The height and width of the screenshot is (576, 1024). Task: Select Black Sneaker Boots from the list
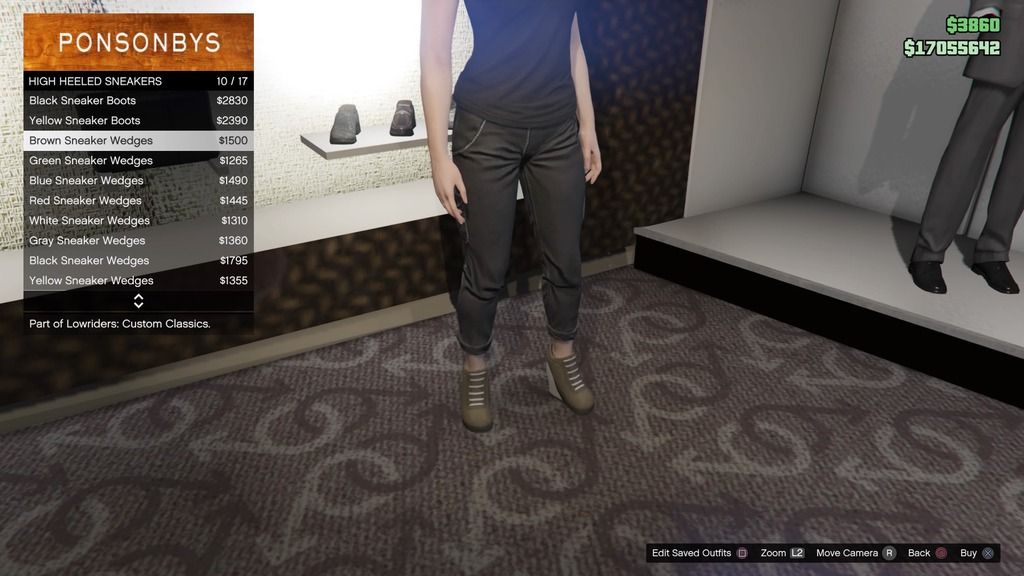(138, 101)
